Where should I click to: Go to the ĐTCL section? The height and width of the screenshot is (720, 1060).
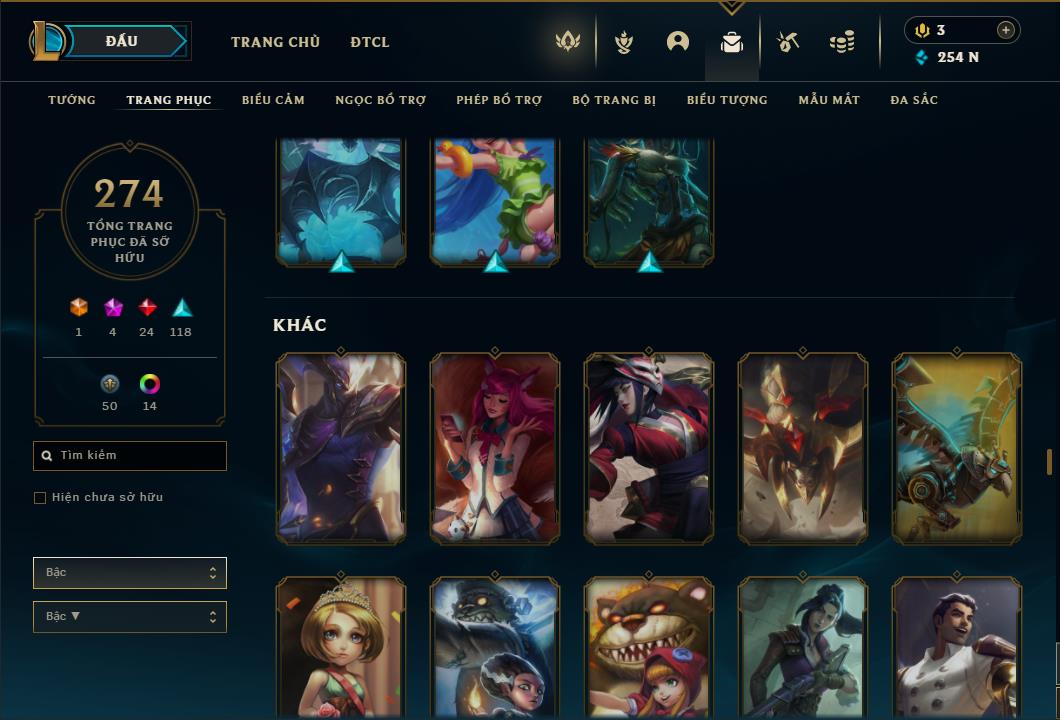[370, 42]
